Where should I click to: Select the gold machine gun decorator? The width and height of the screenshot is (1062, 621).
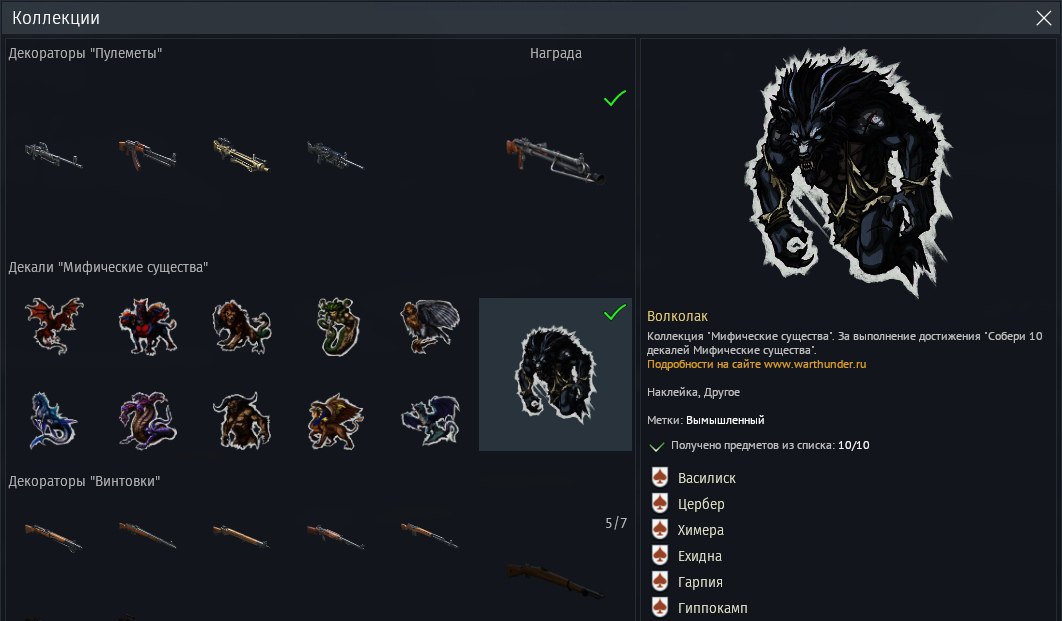point(242,153)
